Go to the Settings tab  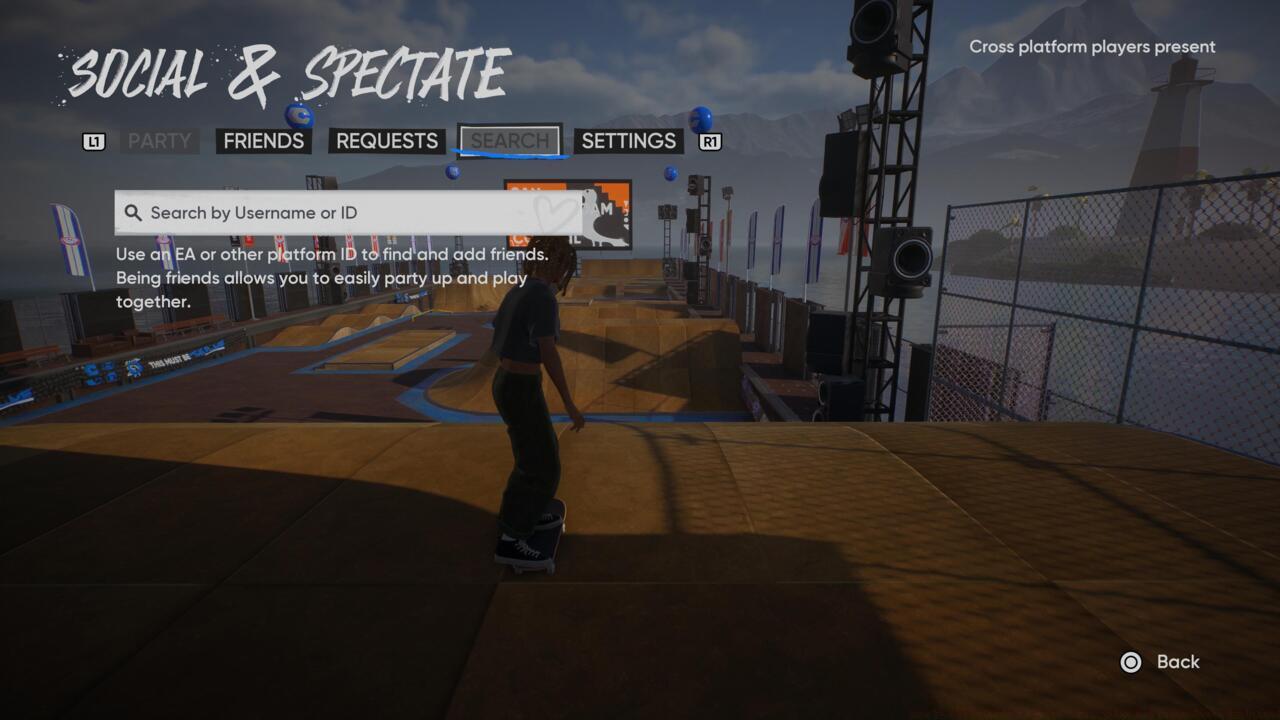[628, 141]
